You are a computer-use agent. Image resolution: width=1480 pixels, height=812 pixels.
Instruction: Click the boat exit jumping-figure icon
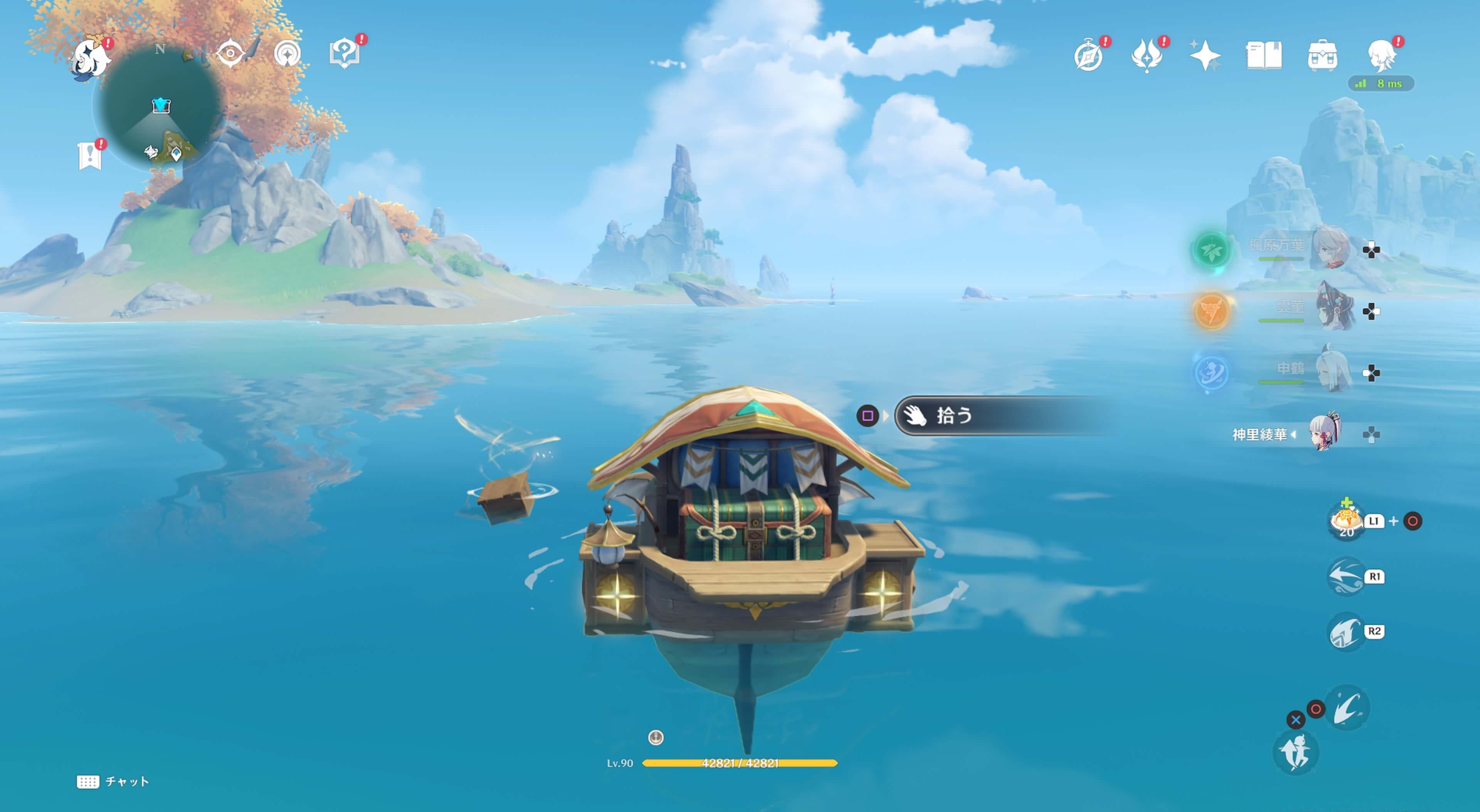1295,753
